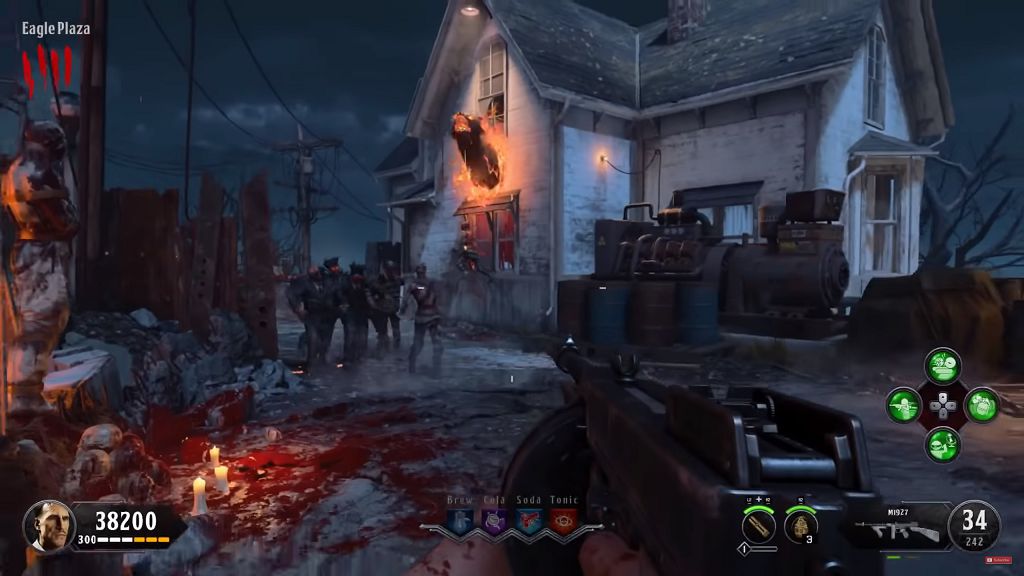The height and width of the screenshot is (576, 1024).
Task: Click the red YouTube Subscribe button
Action: 999,560
